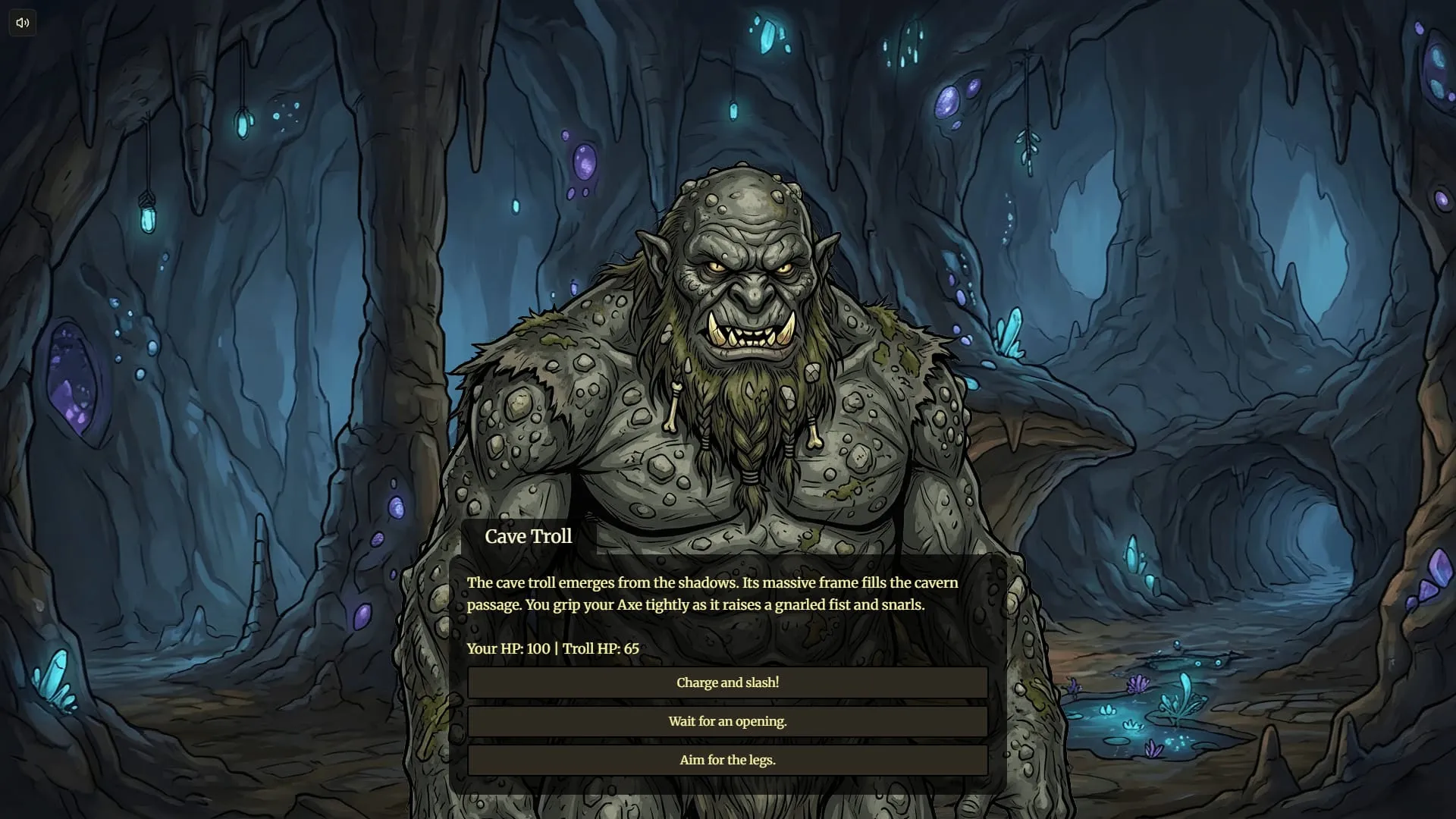Choose 'Wait for an opening.'
1456x819 pixels.
pyautogui.click(x=727, y=721)
